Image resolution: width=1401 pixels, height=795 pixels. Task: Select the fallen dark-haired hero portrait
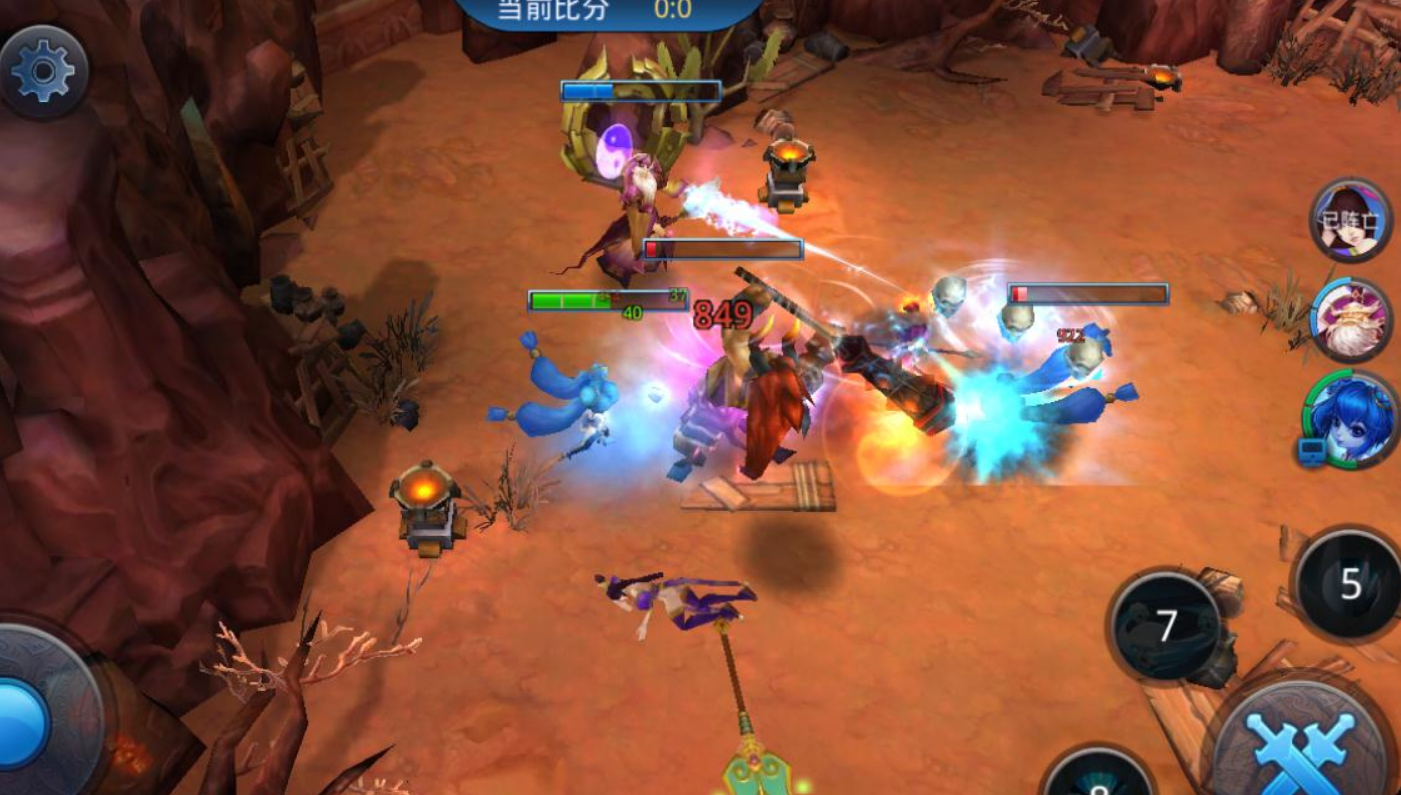1351,221
